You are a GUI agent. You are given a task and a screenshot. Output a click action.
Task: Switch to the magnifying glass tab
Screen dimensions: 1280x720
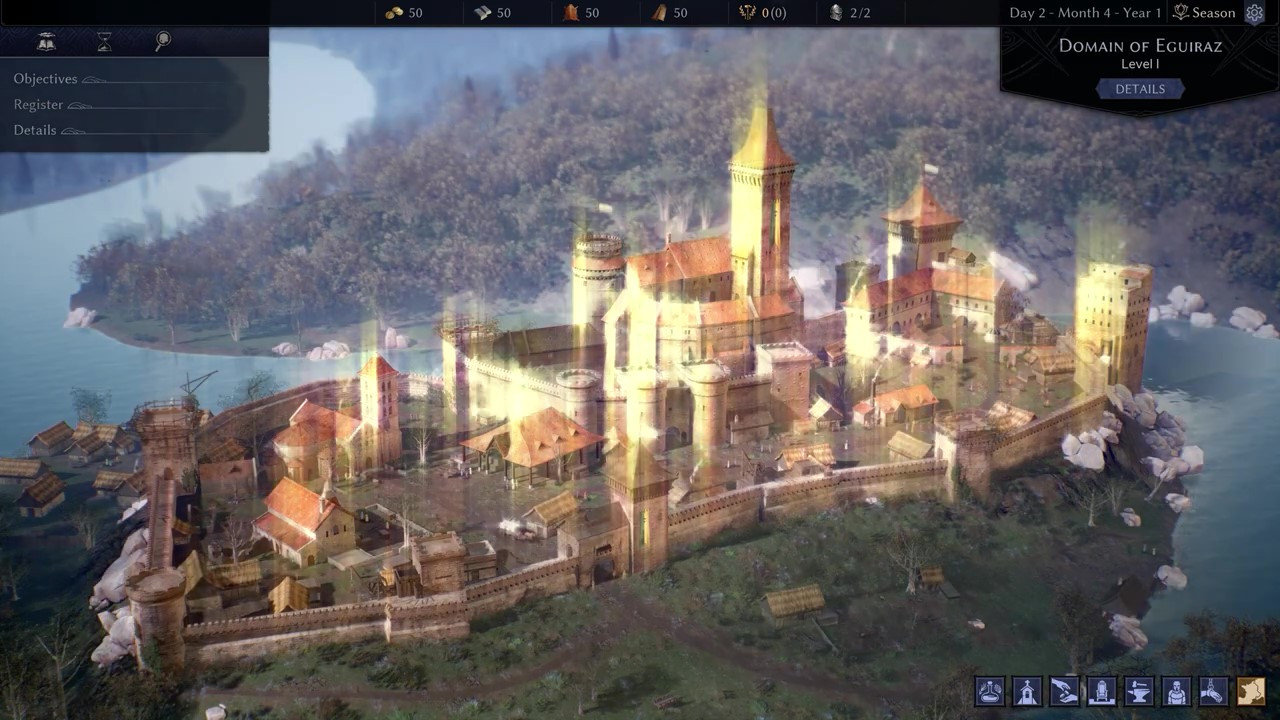click(163, 41)
